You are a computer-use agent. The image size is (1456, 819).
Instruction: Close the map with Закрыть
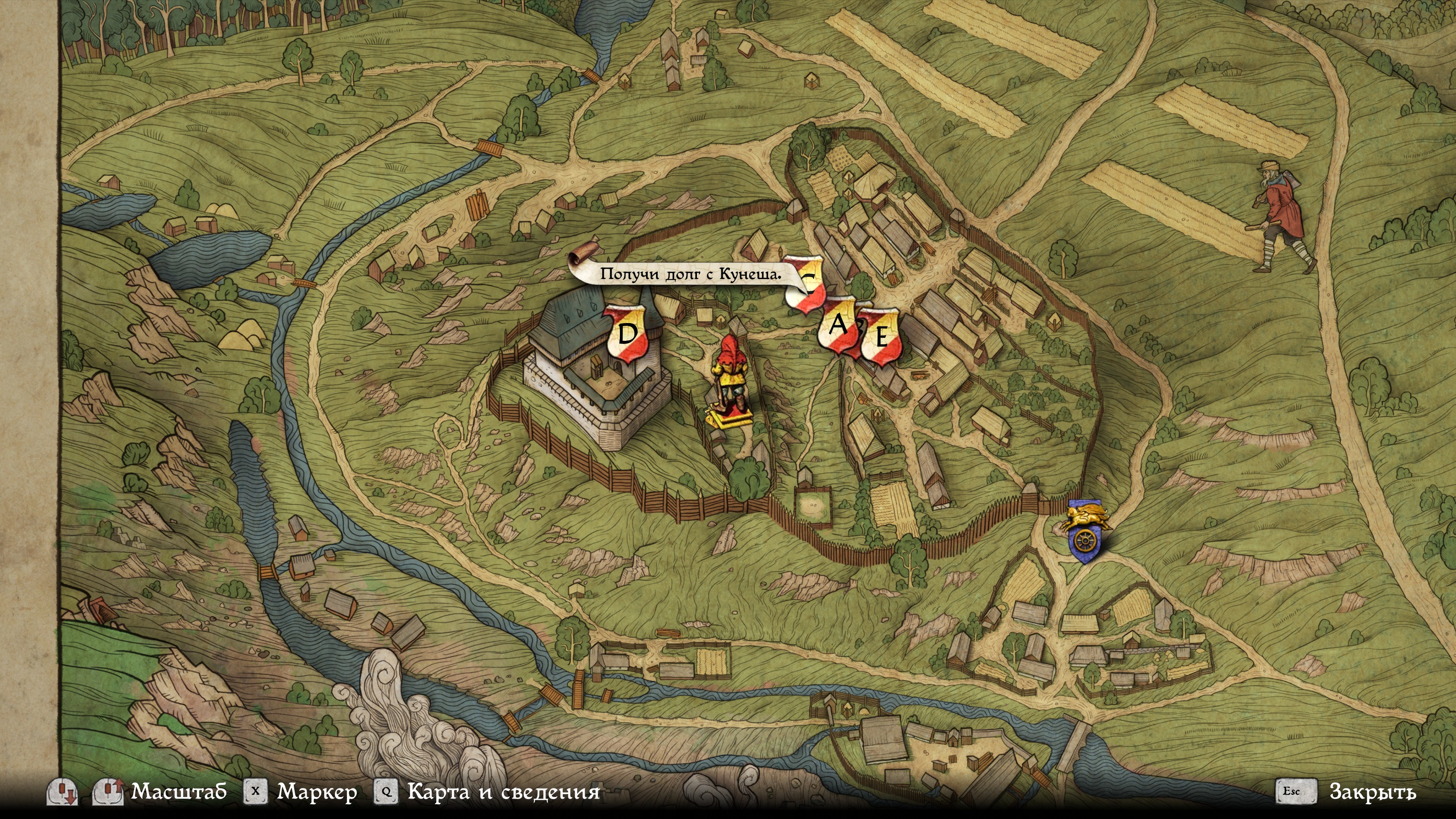(x=1372, y=791)
